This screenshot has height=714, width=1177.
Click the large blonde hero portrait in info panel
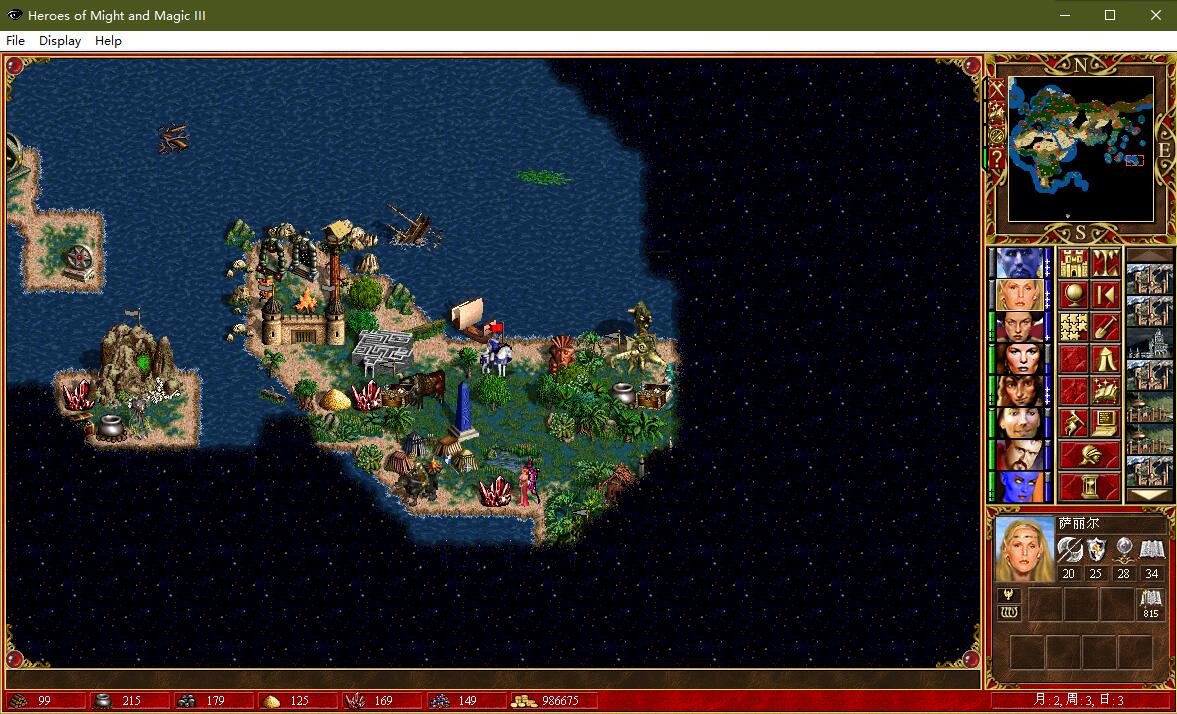pyautogui.click(x=1025, y=548)
